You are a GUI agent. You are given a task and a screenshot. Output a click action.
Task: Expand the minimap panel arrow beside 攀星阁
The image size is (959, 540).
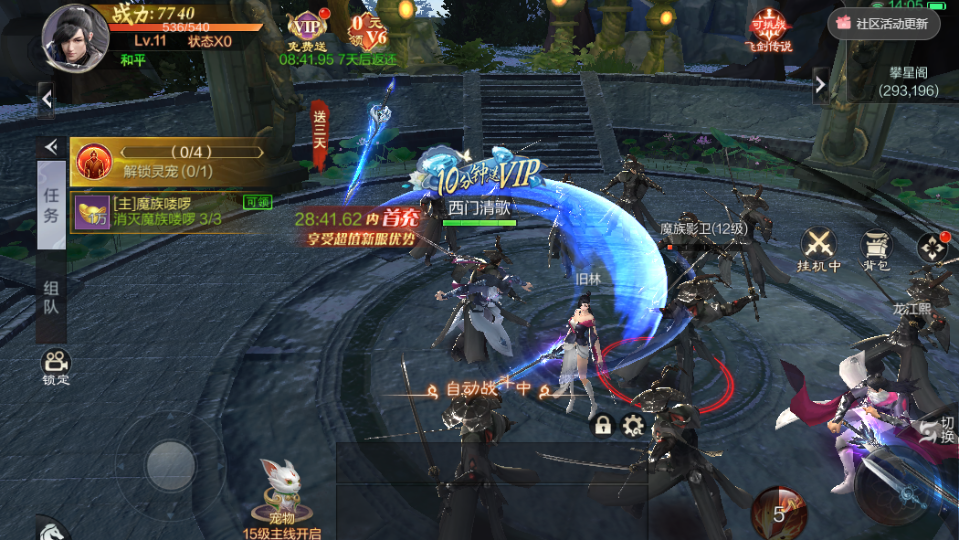(x=821, y=84)
